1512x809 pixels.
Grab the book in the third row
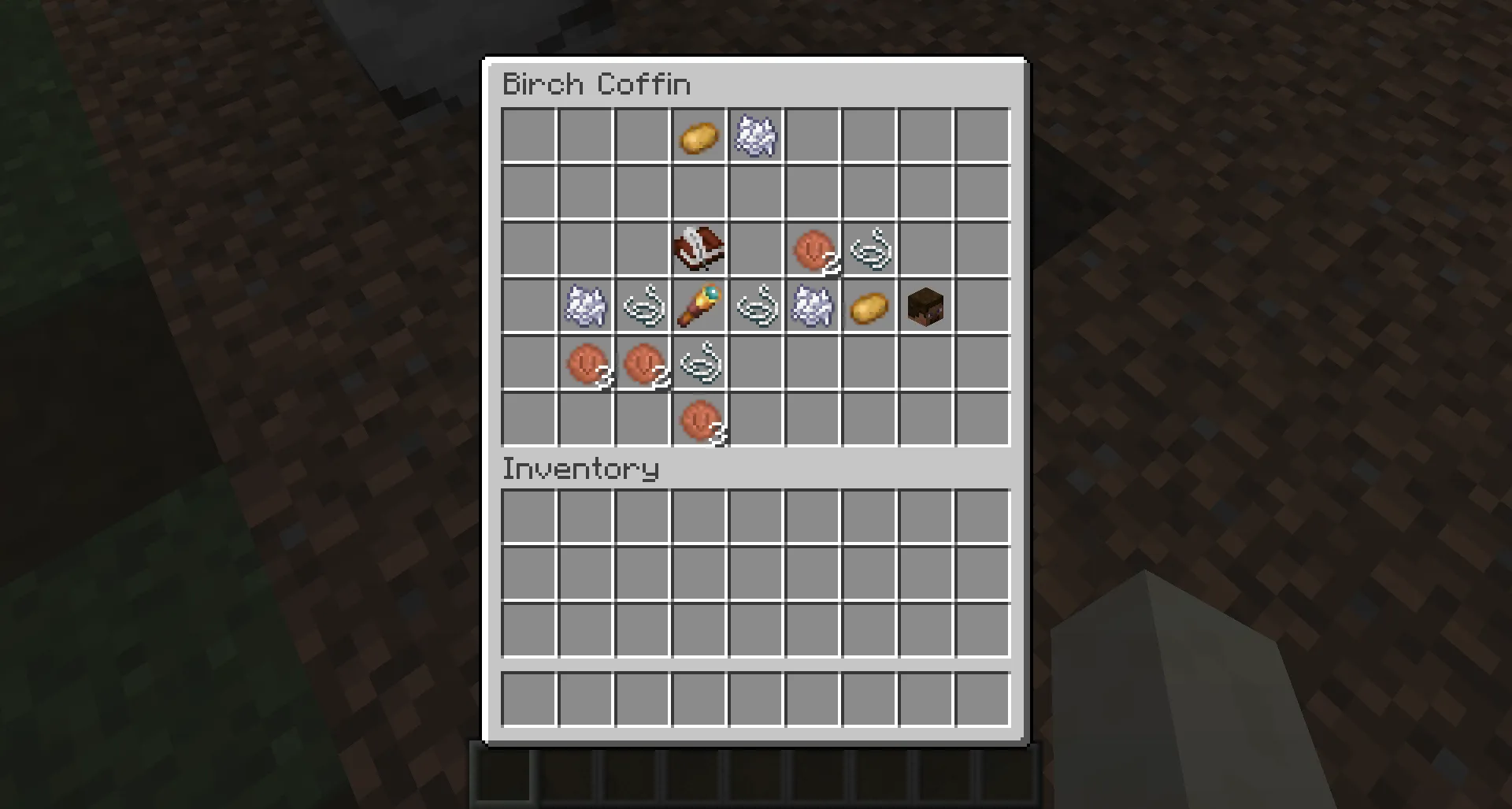pyautogui.click(x=697, y=250)
